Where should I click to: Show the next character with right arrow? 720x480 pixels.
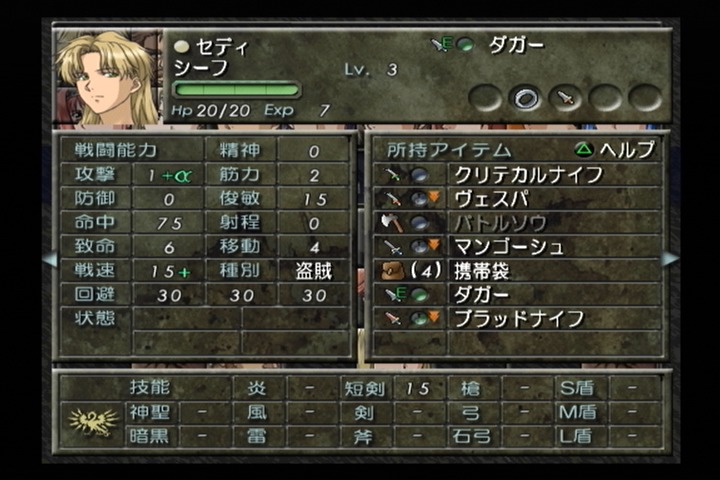pos(670,259)
